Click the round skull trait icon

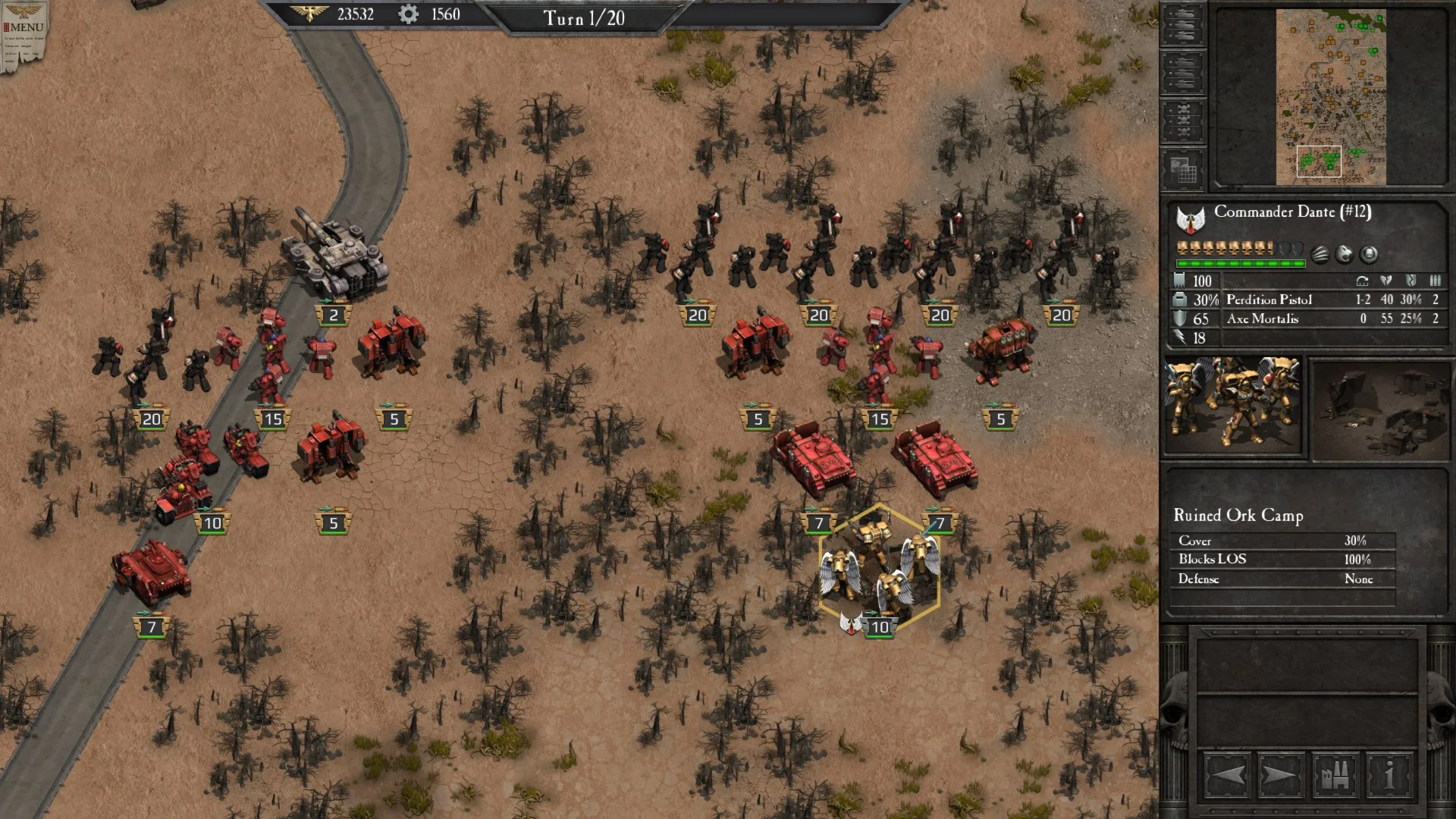pyautogui.click(x=1369, y=254)
